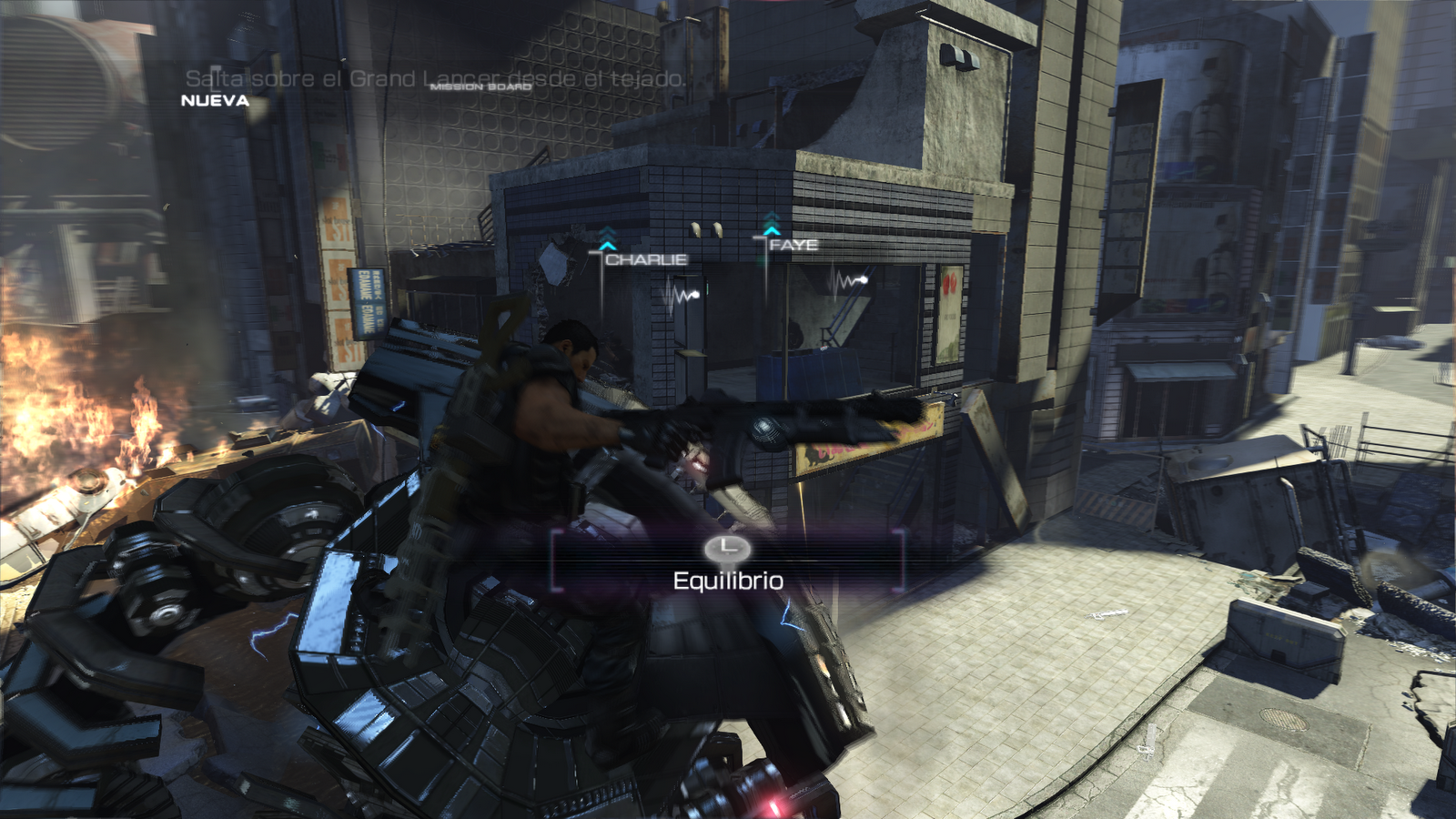The image size is (1456, 819).
Task: Select the FAYE squadmate marker
Action: (793, 245)
